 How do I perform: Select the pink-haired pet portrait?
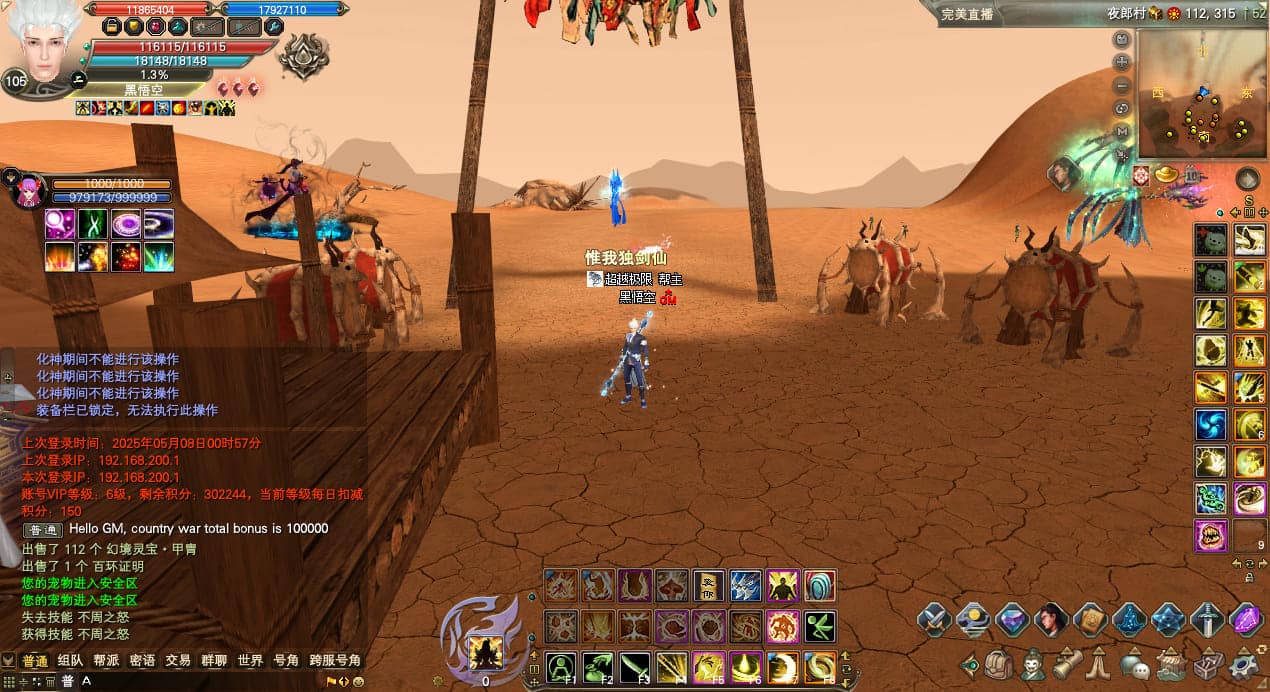(30, 190)
